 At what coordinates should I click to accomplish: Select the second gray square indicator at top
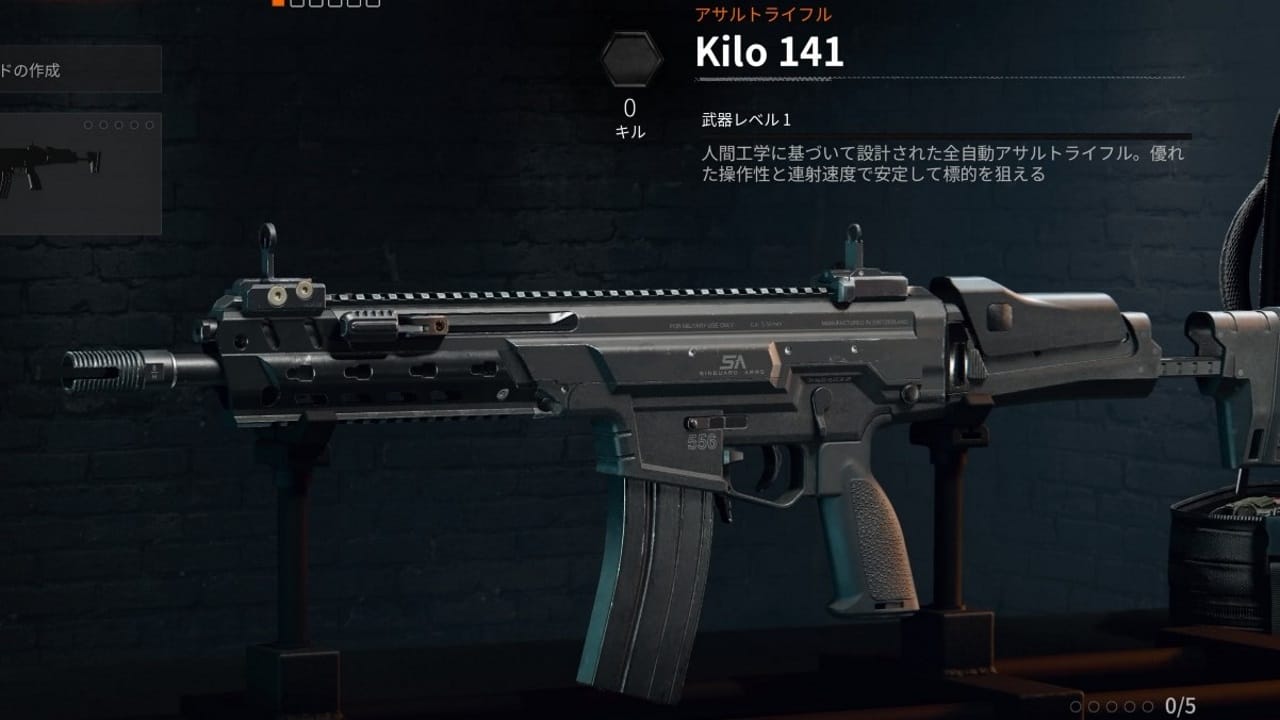pyautogui.click(x=296, y=6)
